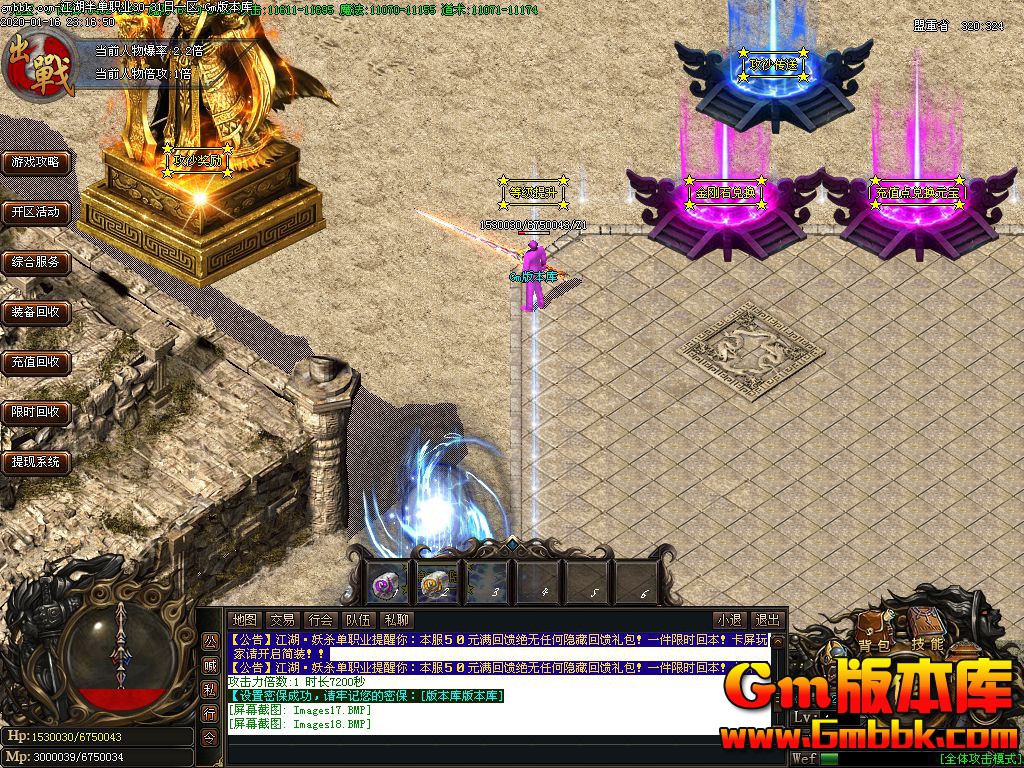Toggle the 喊 shout chat channel
1024x768 pixels.
point(210,665)
